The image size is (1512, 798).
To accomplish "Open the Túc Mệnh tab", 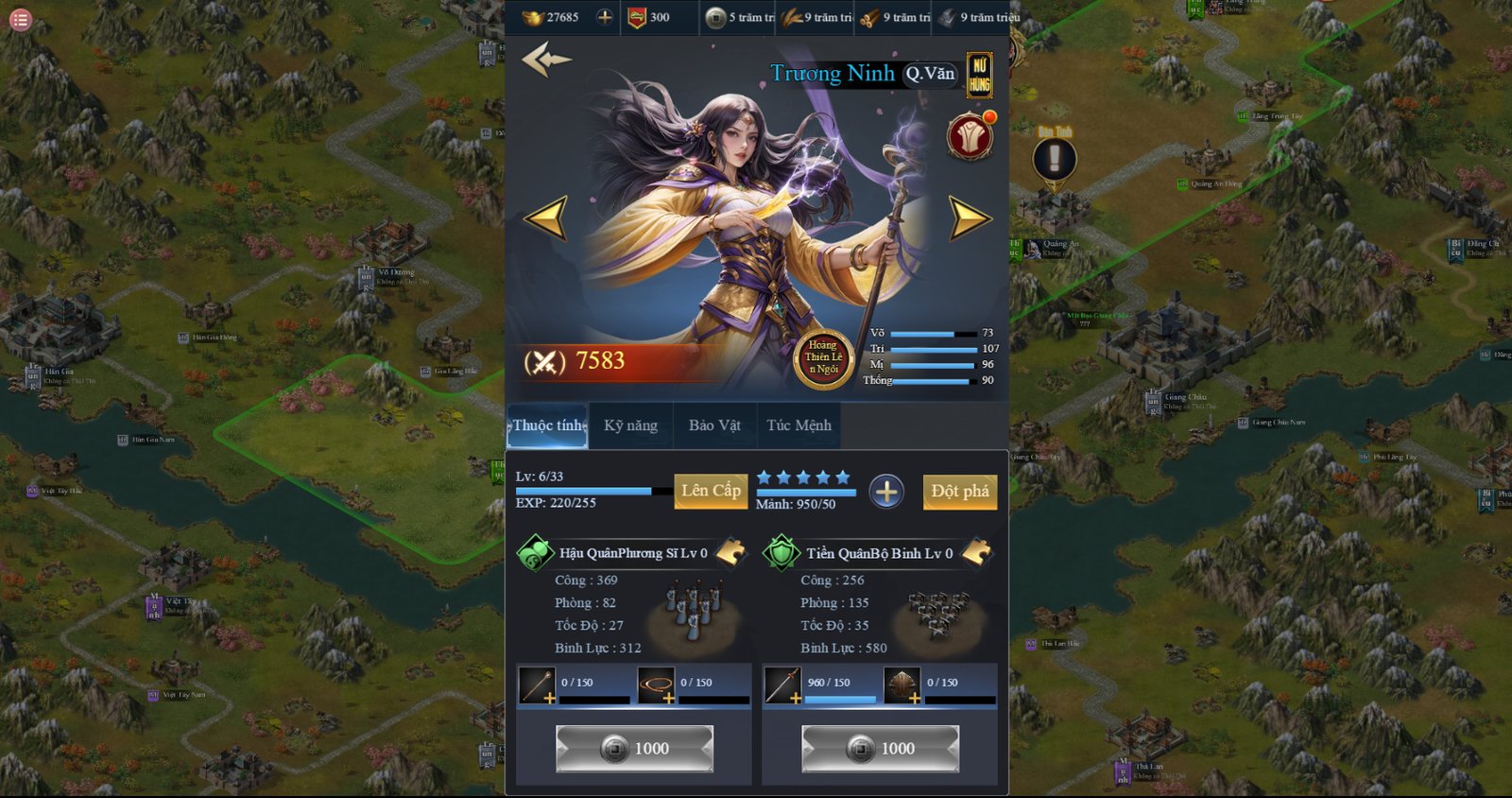I will click(799, 425).
